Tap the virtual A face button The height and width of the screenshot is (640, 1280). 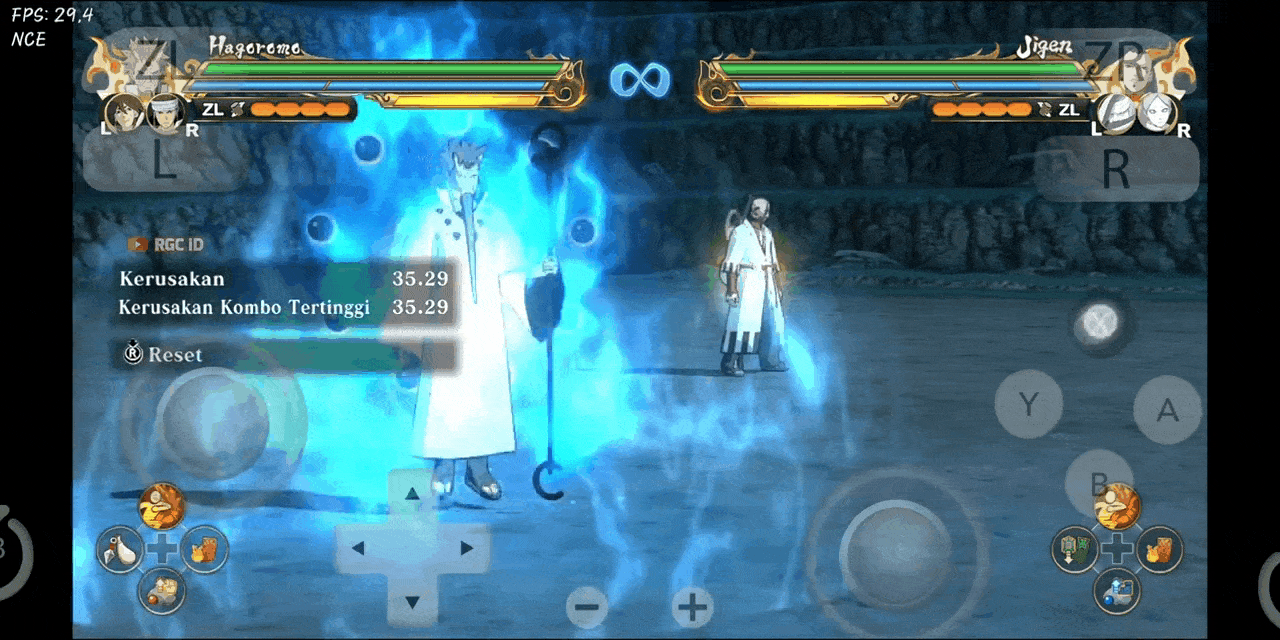(1167, 410)
